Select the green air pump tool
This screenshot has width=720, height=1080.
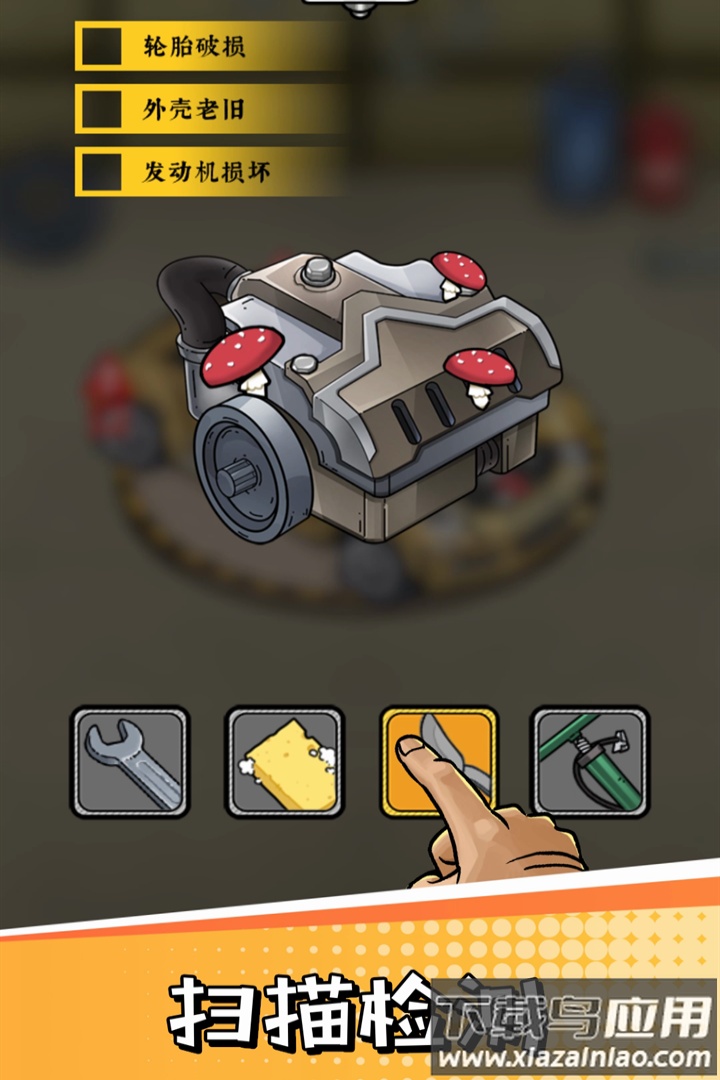coord(590,762)
